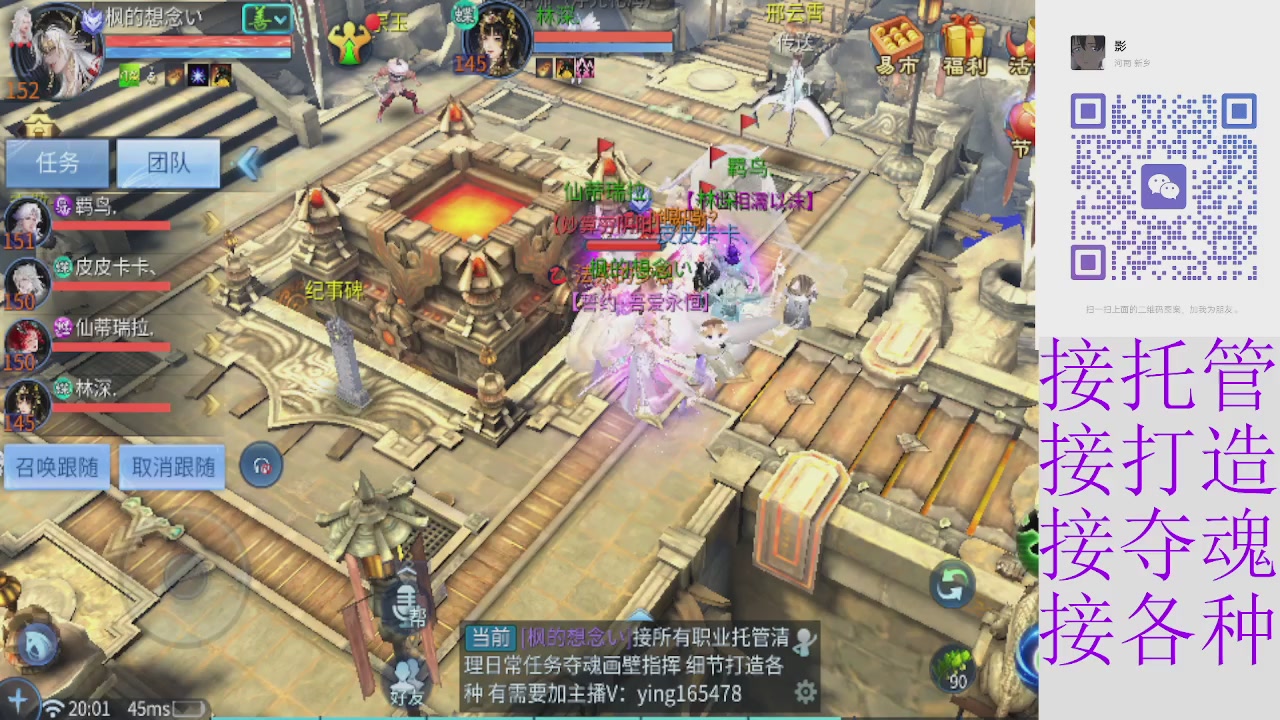Click the blue fish event icon bottom left
This screenshot has height=720, width=1280.
coord(36,646)
